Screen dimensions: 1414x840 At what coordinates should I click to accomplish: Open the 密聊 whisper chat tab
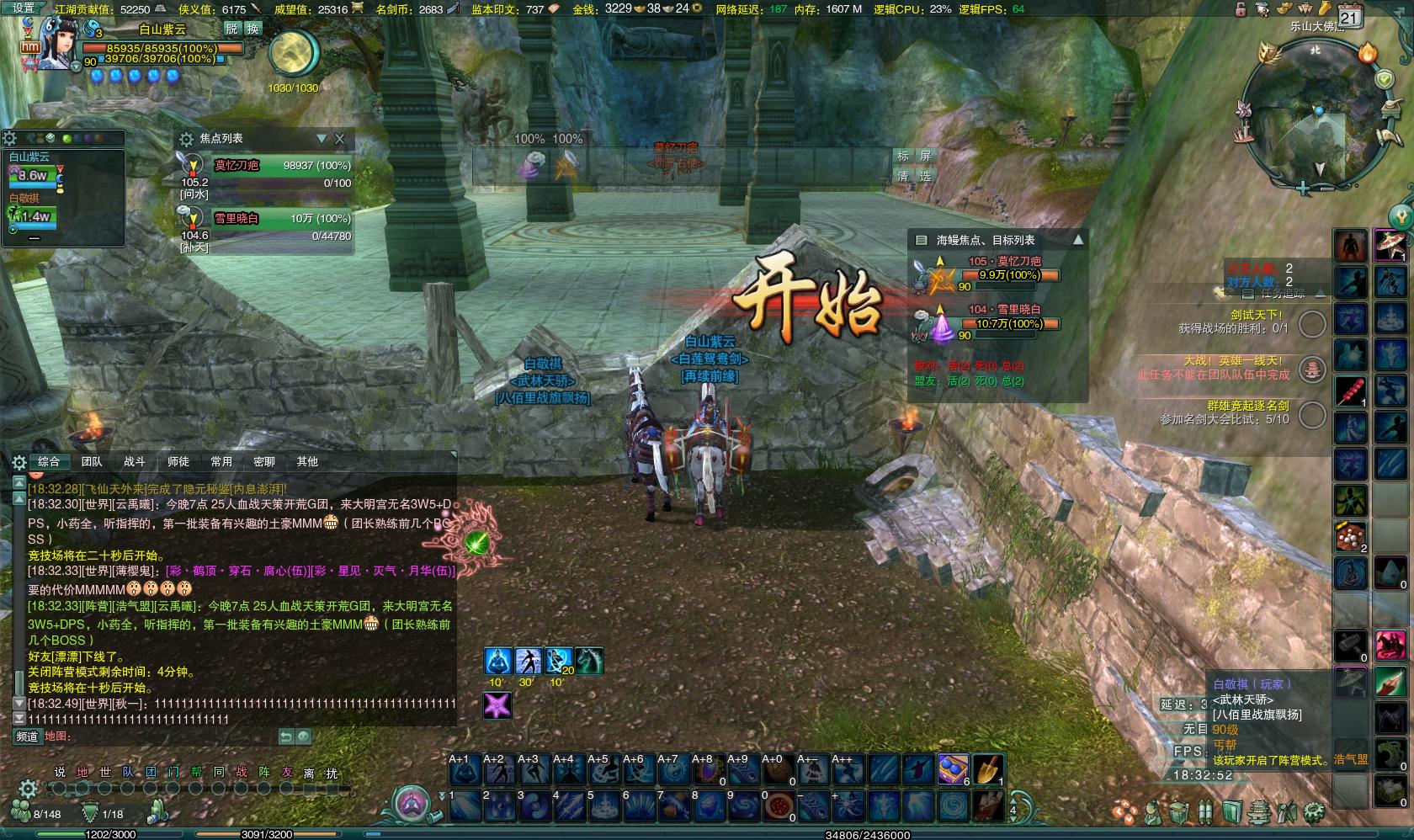[x=264, y=461]
